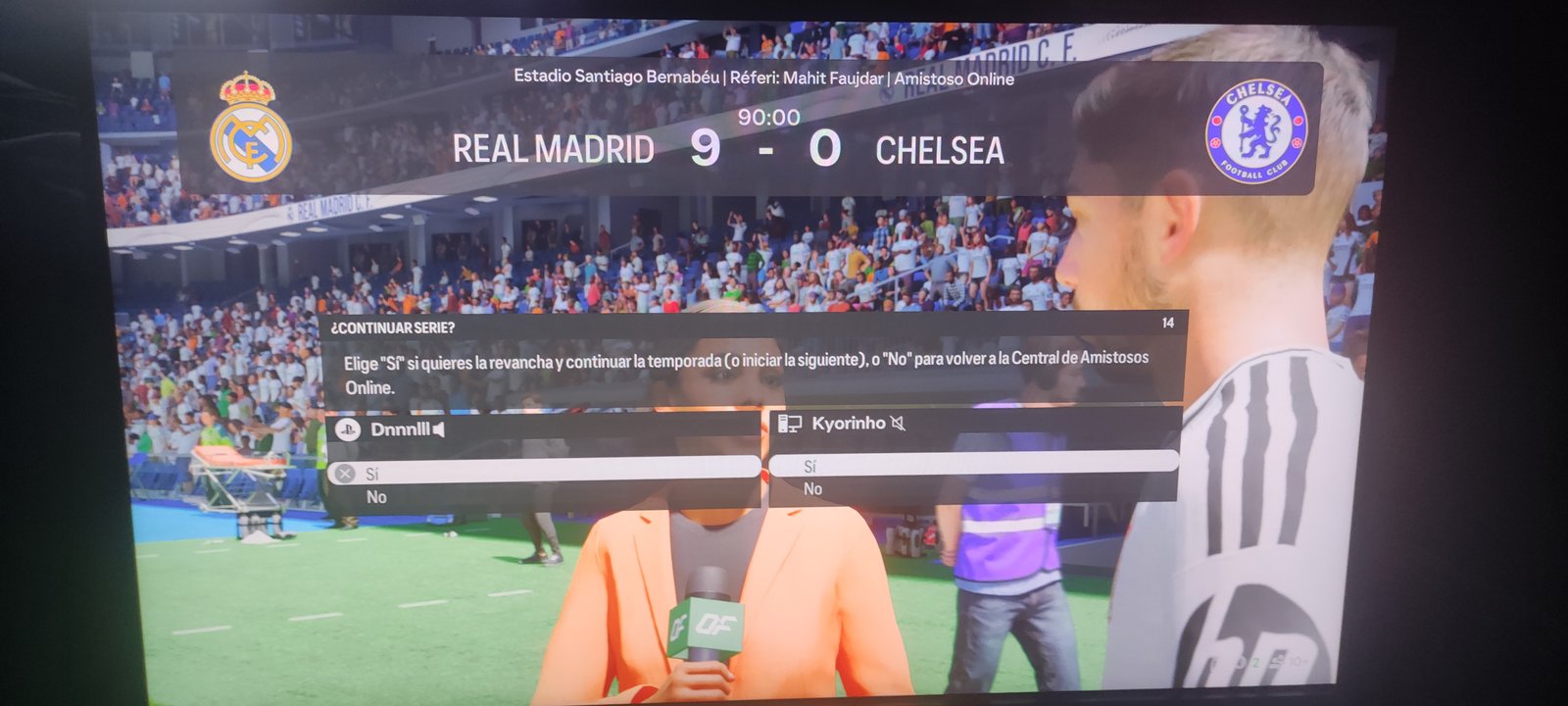
Task: Click the muted speaker icon beside Kyorinho
Action: click(898, 423)
